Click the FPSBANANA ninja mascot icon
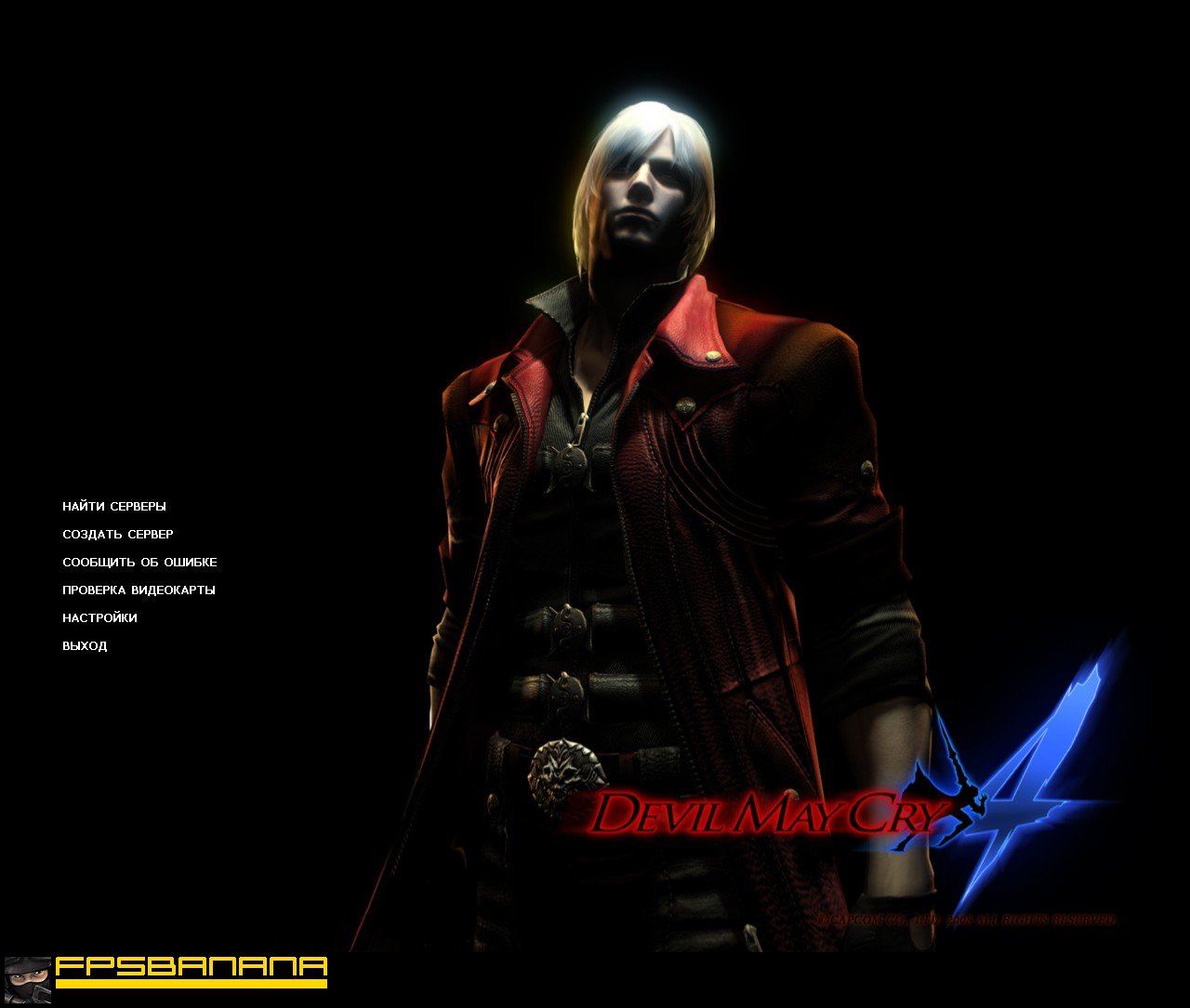 click(x=28, y=979)
